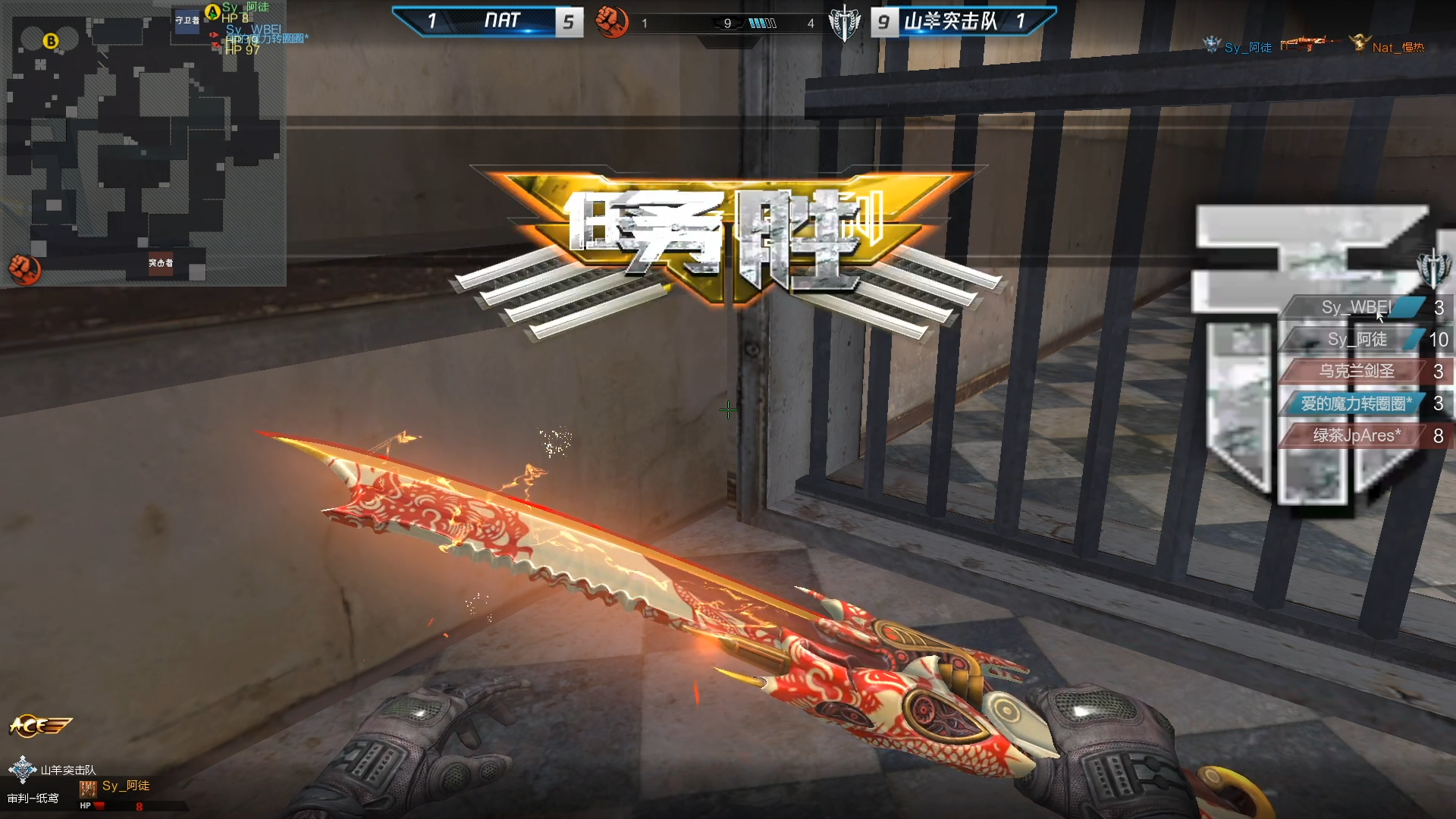Click spectated player Sy_阿徒 nameplate
Viewport: 1456px width, 819px height.
pos(125,786)
